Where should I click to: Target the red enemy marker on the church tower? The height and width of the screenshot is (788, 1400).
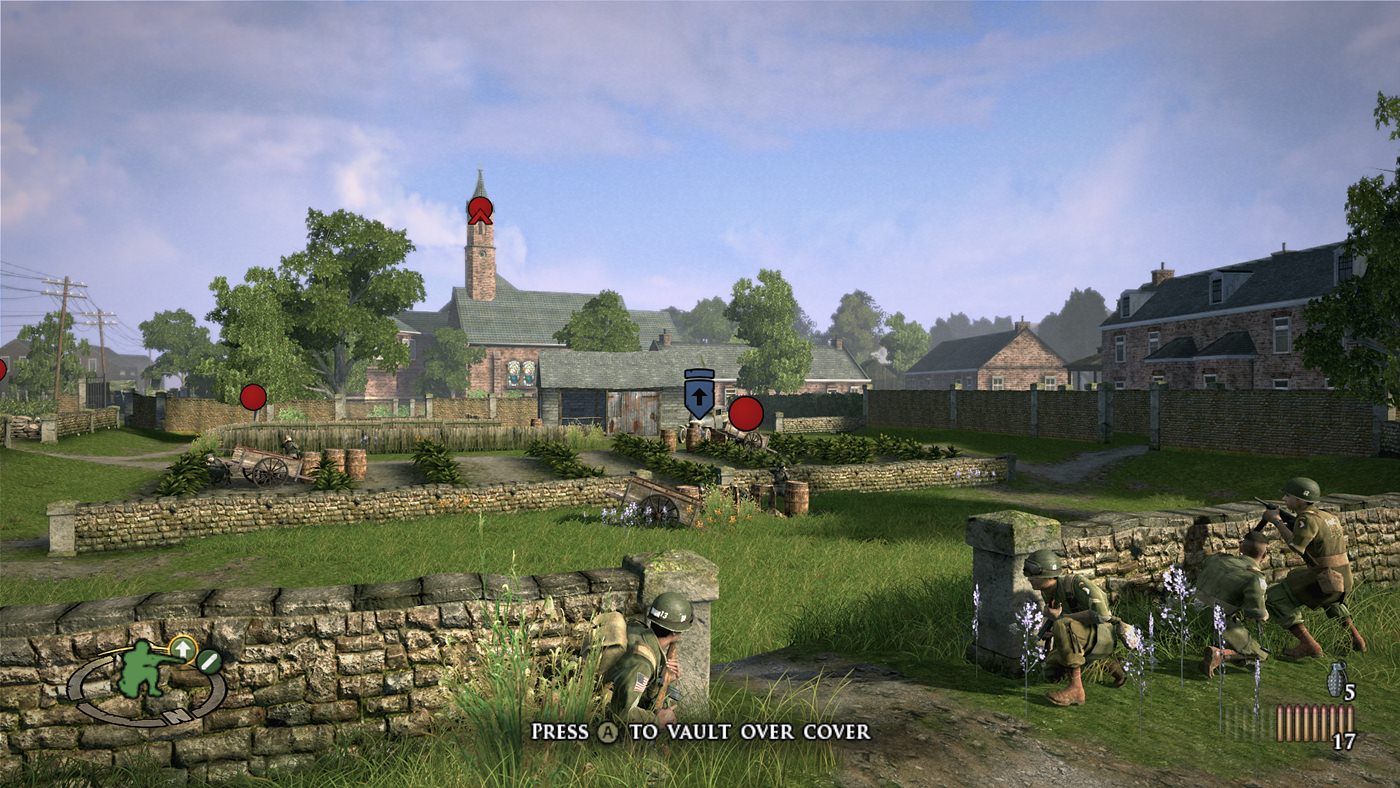pos(480,210)
